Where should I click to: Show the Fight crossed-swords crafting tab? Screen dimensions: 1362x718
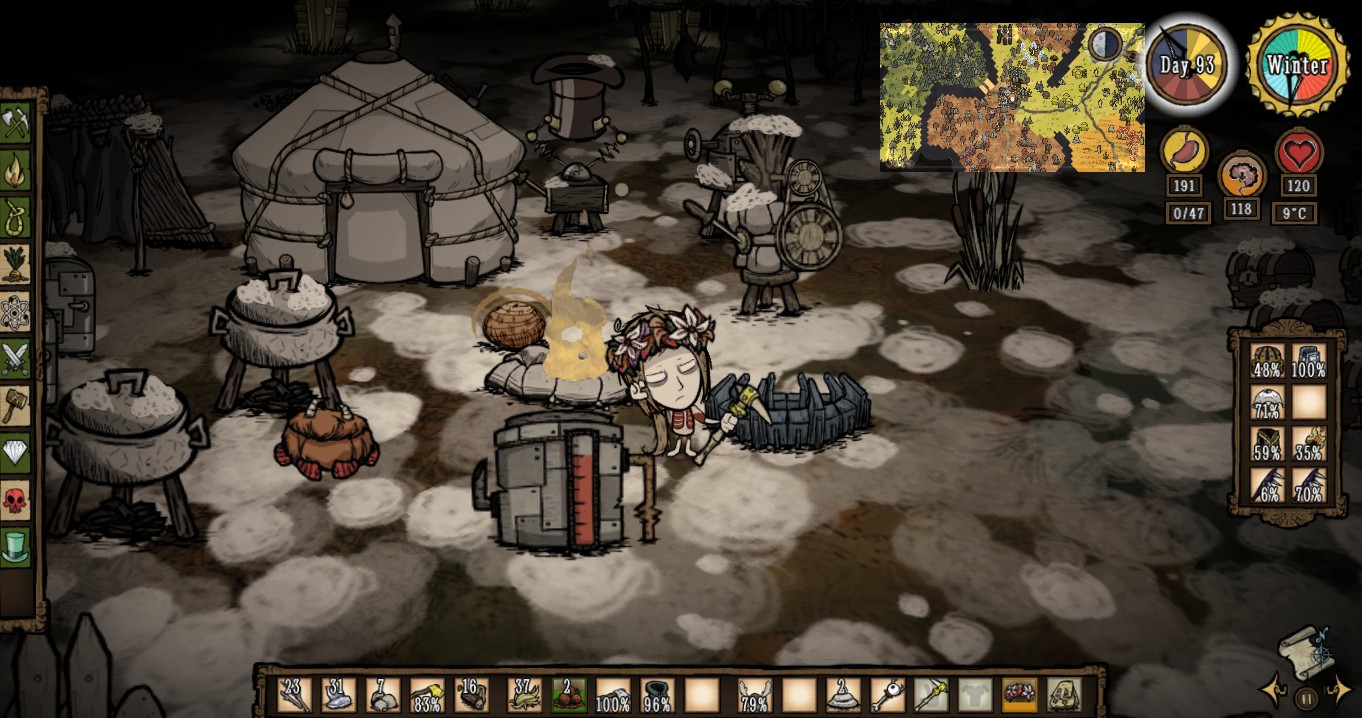click(x=16, y=359)
